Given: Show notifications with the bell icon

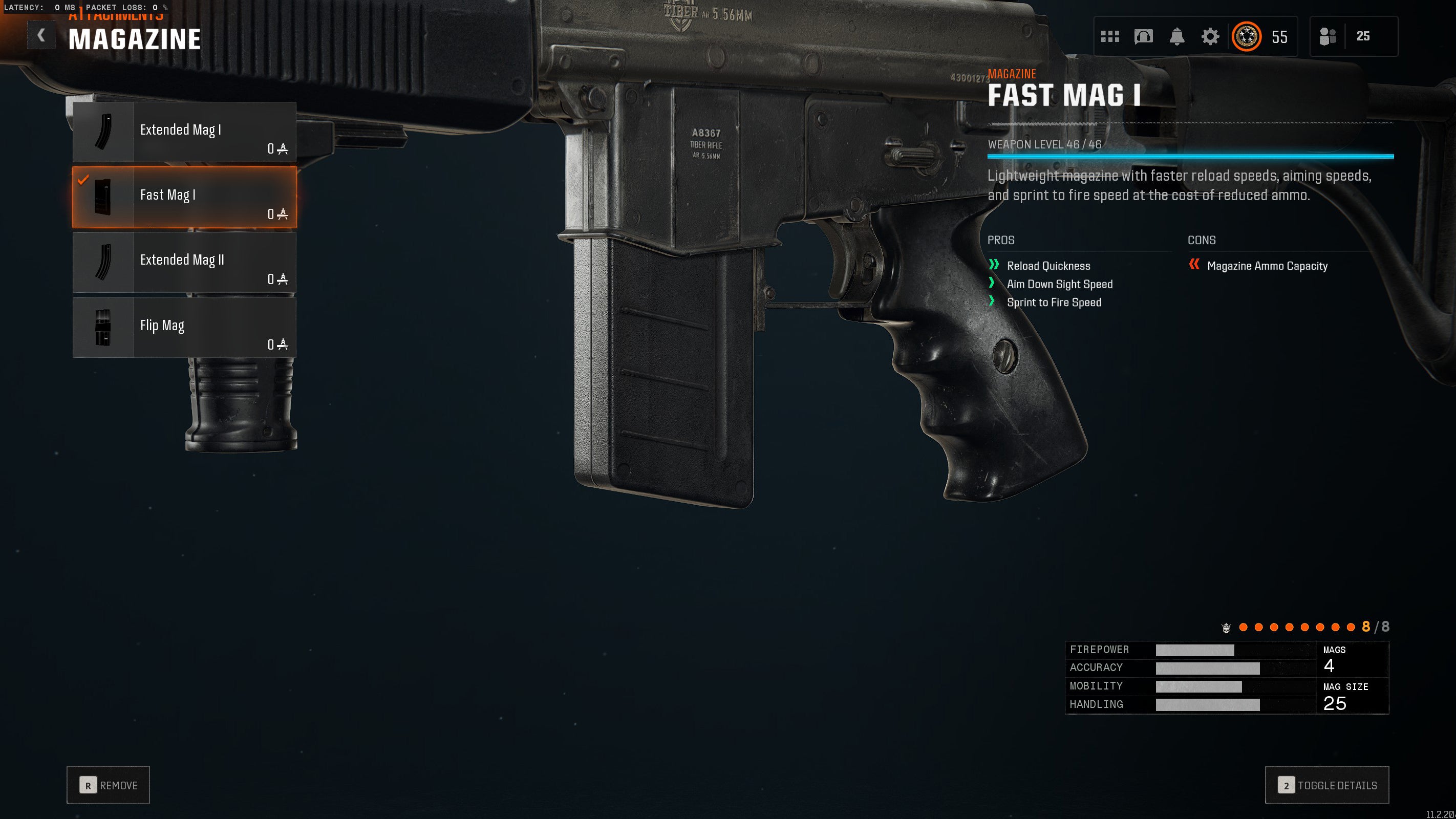Looking at the screenshot, I should pos(1177,37).
